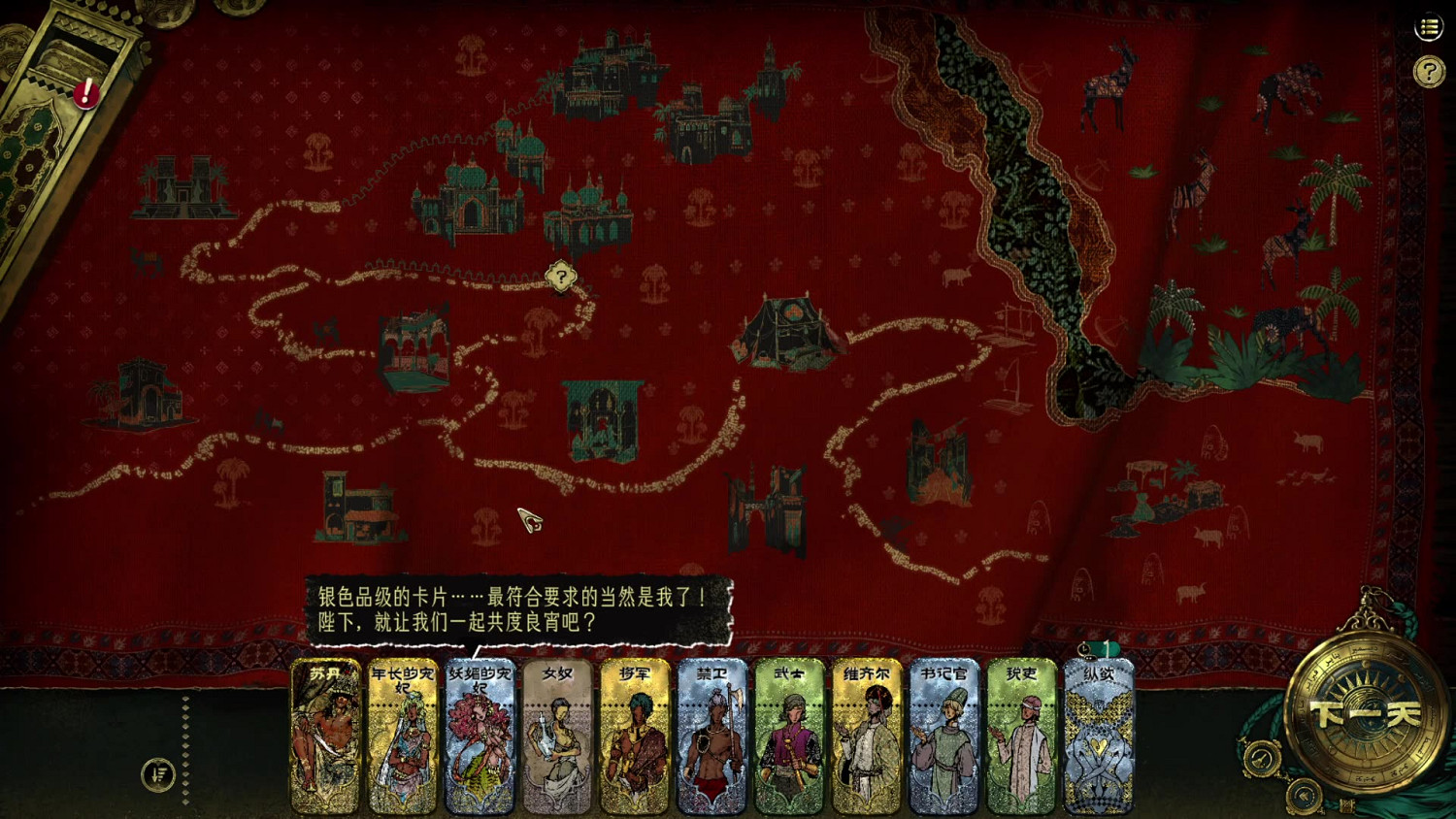The image size is (1456, 819).
Task: Click the question mark marker on the map
Action: click(560, 277)
